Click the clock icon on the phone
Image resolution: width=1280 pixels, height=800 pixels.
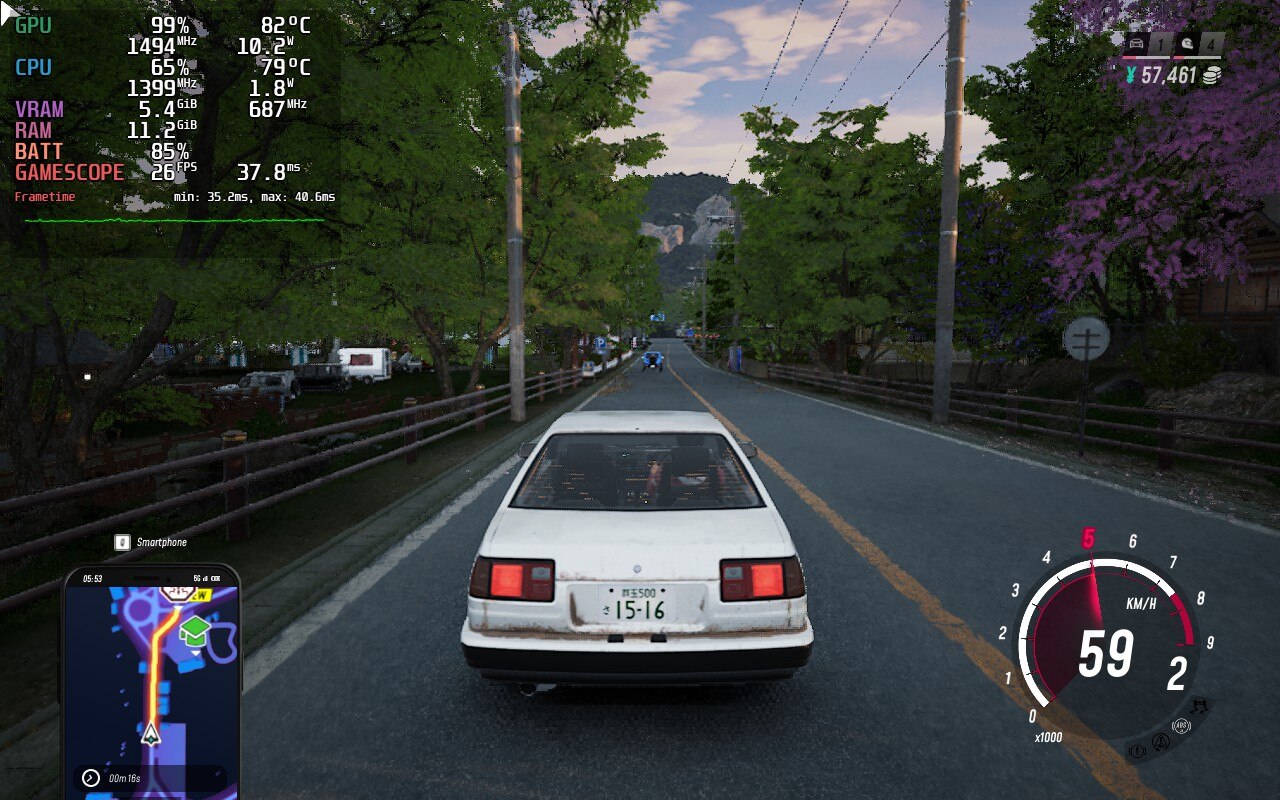coord(91,777)
